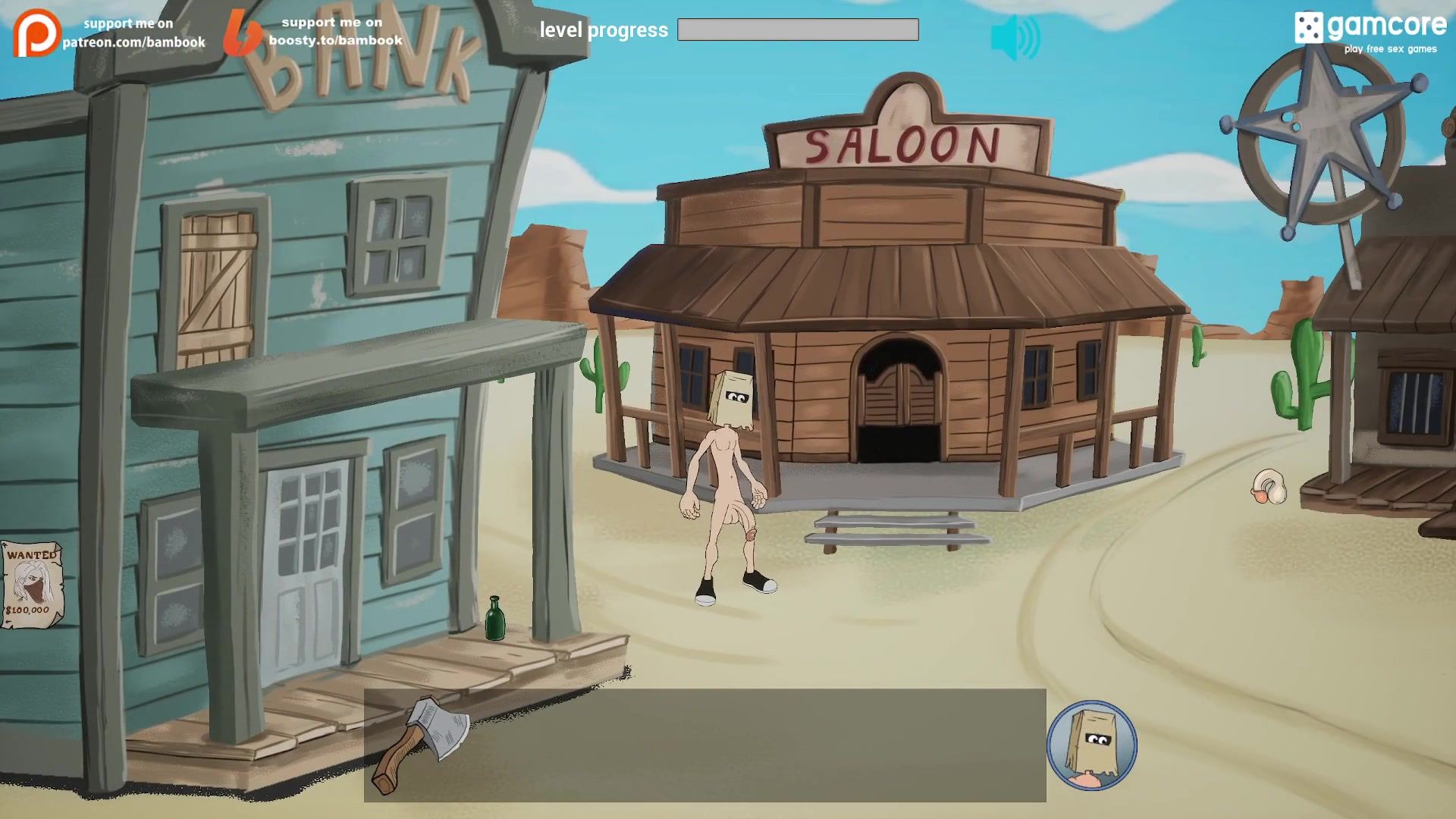
Task: Click the paper bag character portrait
Action: tap(1091, 745)
